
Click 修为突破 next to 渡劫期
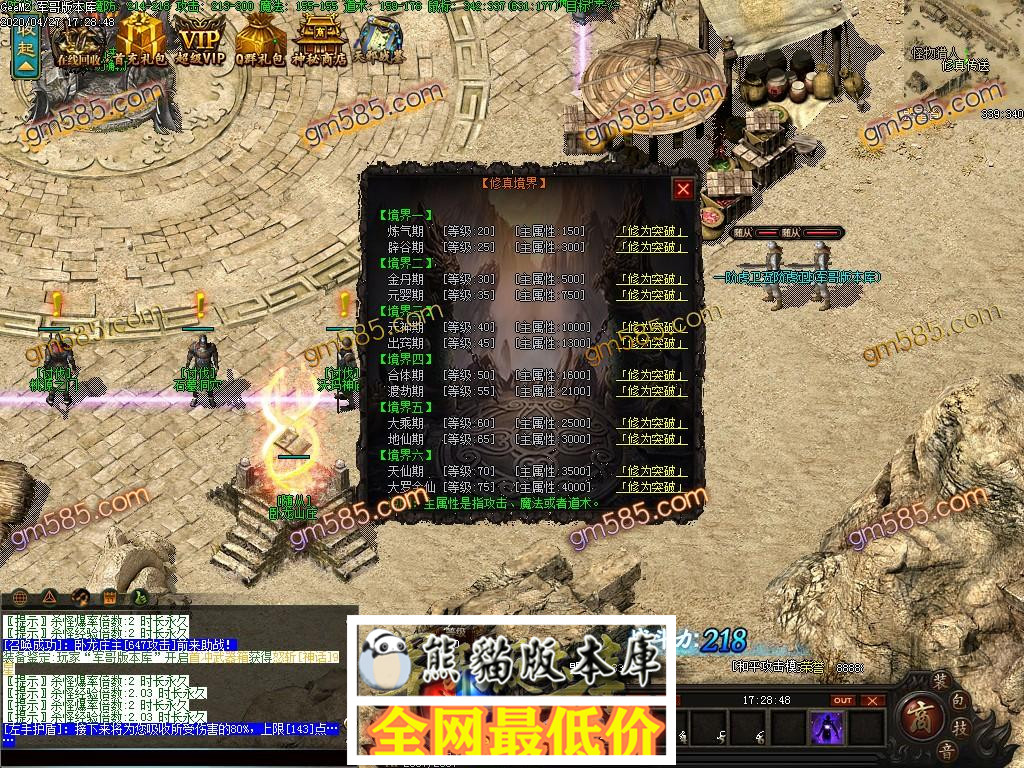(x=653, y=391)
